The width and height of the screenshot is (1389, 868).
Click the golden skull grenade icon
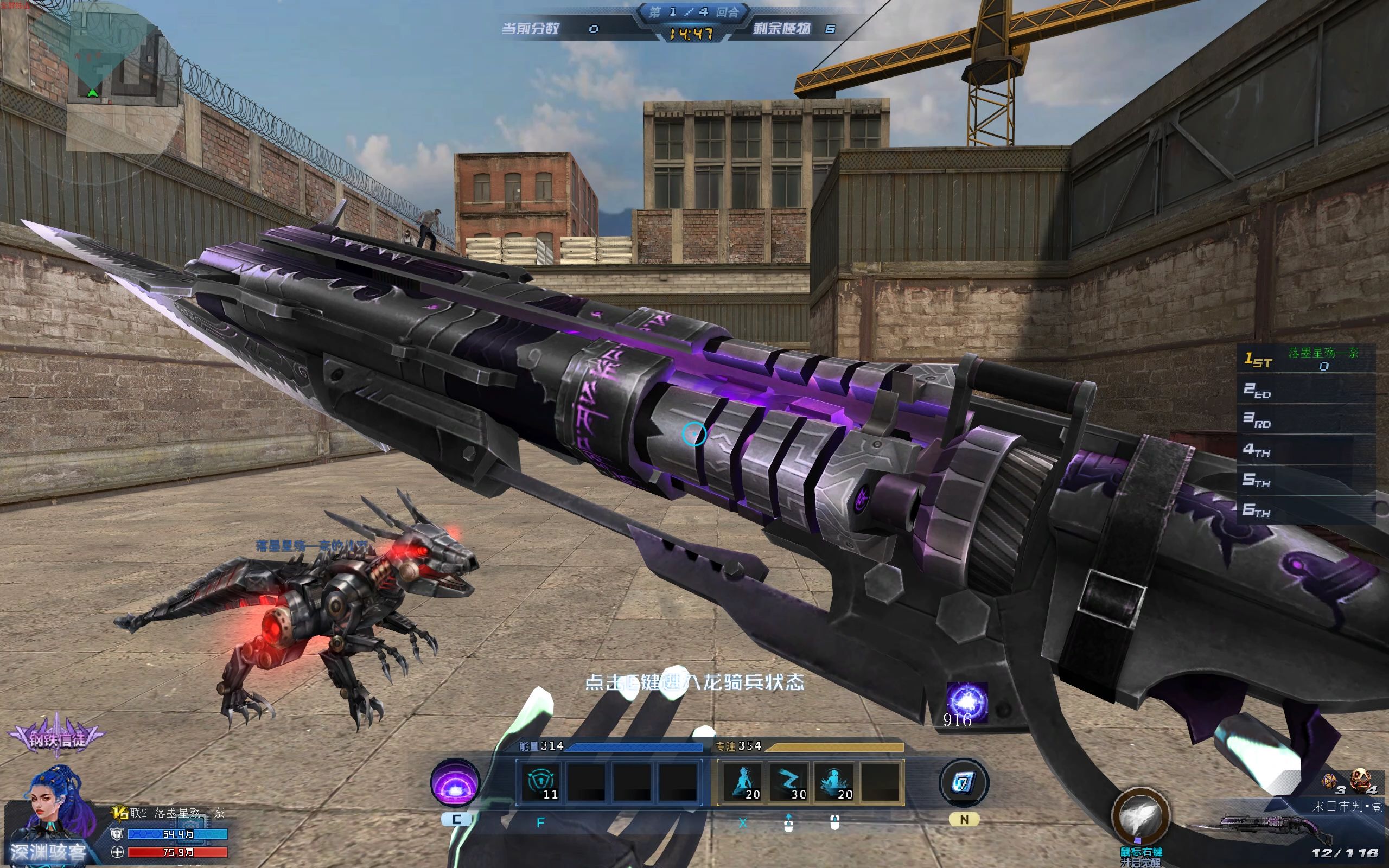tap(1360, 781)
